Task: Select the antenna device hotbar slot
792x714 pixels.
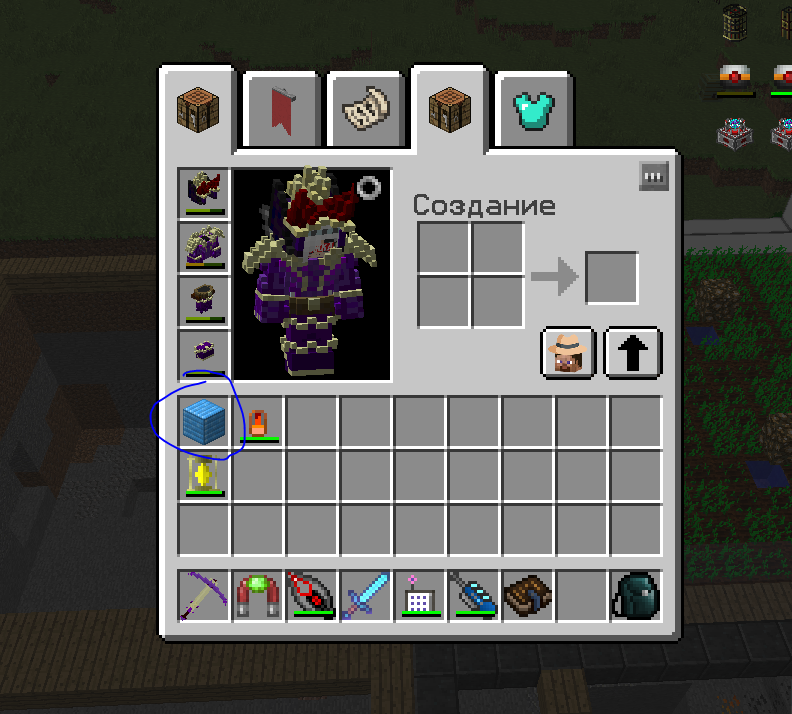Action: [x=420, y=595]
